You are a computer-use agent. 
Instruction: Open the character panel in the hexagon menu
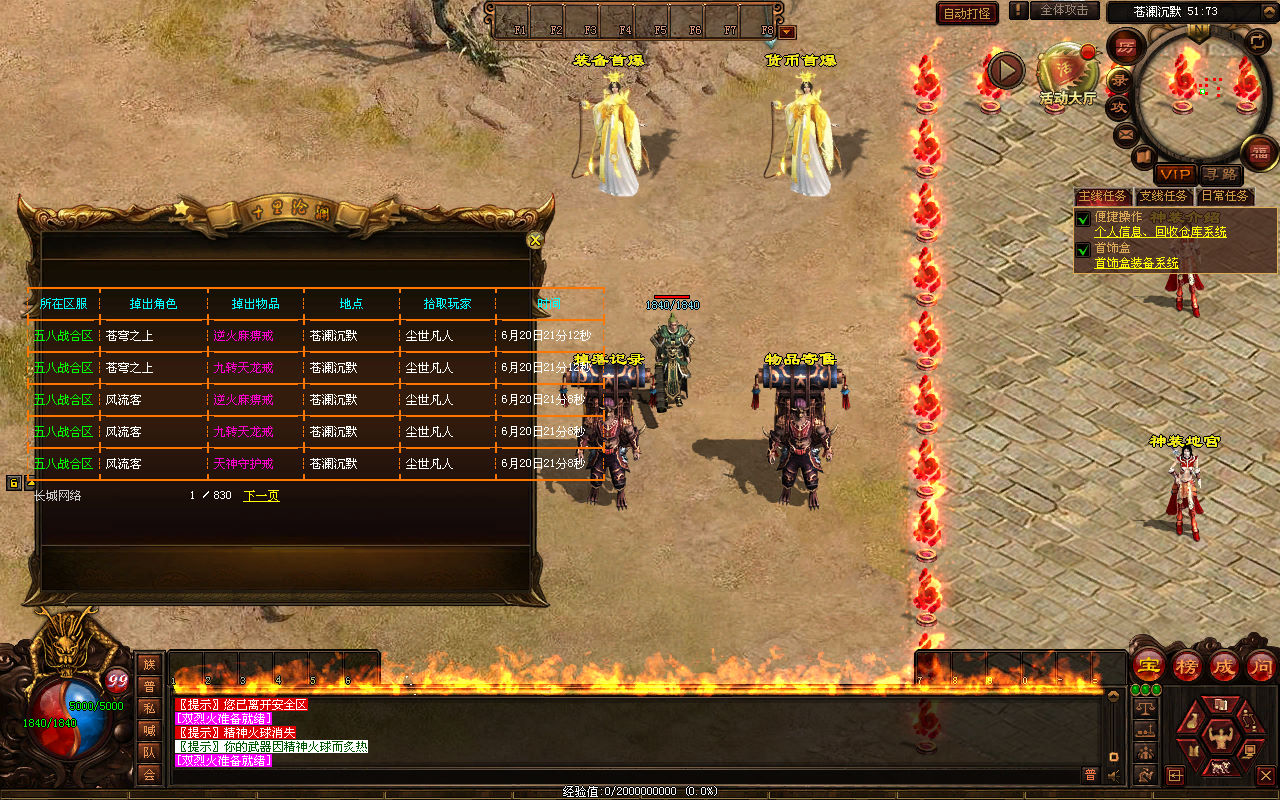(x=1218, y=737)
